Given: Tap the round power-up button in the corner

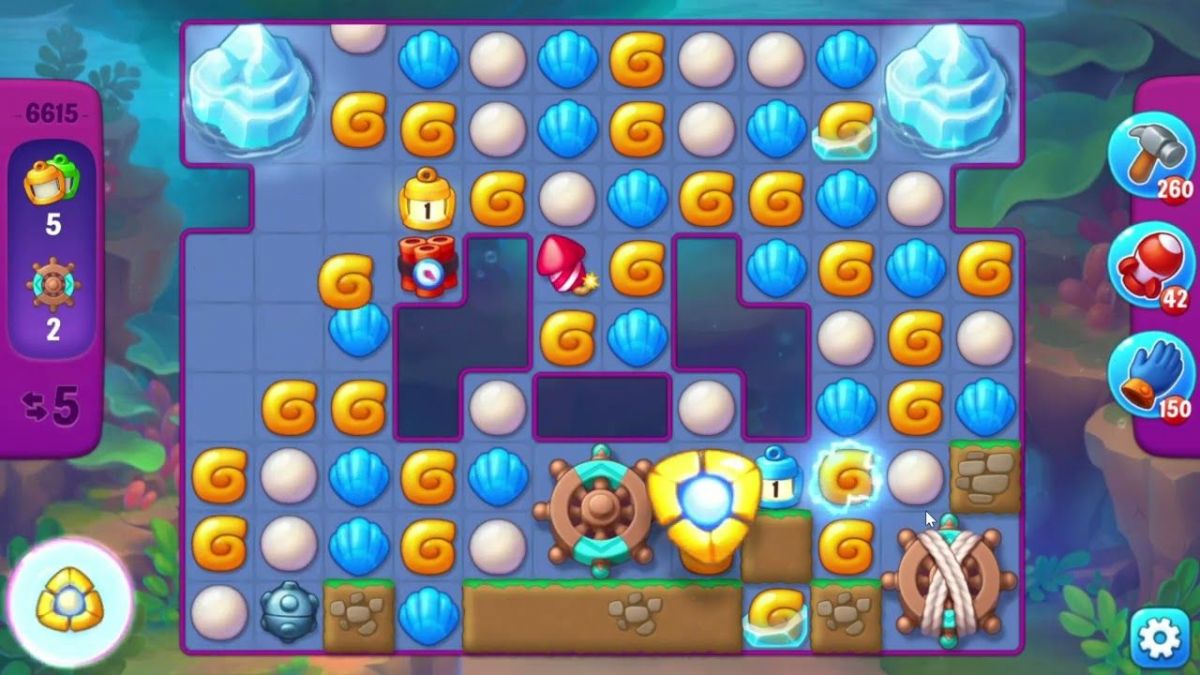Looking at the screenshot, I should [70, 604].
